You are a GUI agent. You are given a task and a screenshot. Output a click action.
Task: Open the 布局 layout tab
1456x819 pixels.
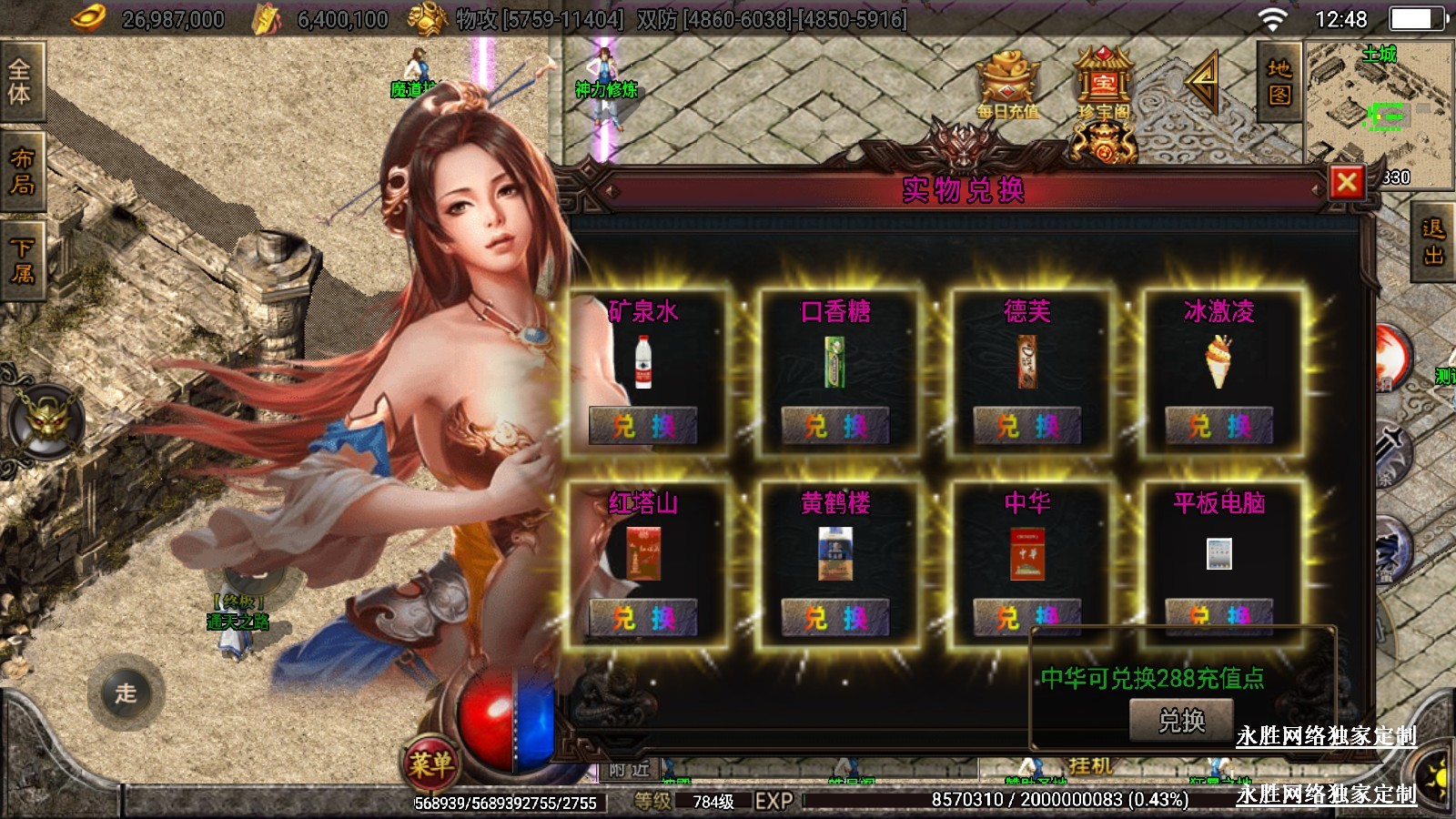coord(20,171)
